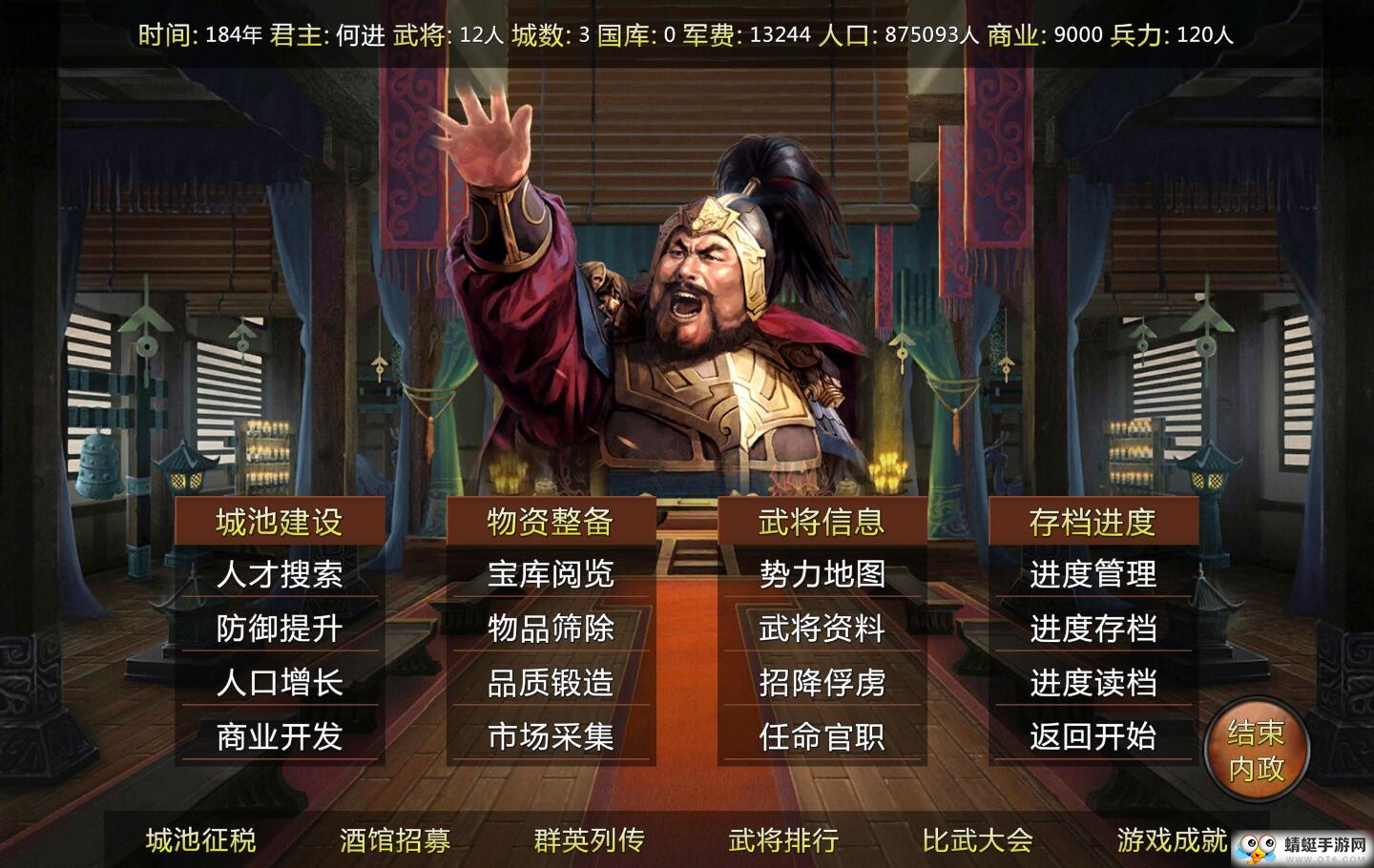Click 进度存档 to save progress

(x=1095, y=629)
